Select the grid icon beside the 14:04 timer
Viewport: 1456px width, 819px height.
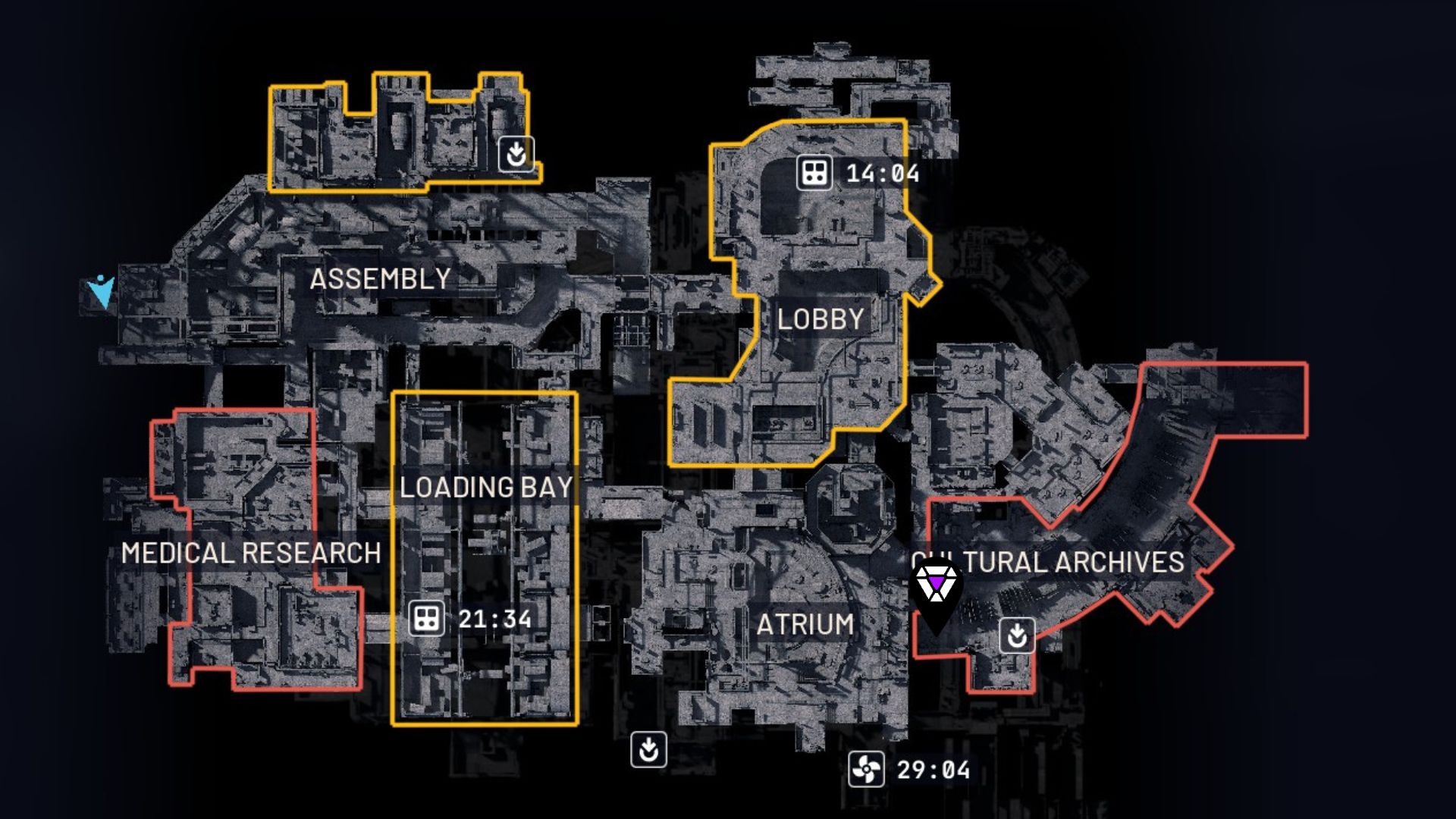coord(814,173)
